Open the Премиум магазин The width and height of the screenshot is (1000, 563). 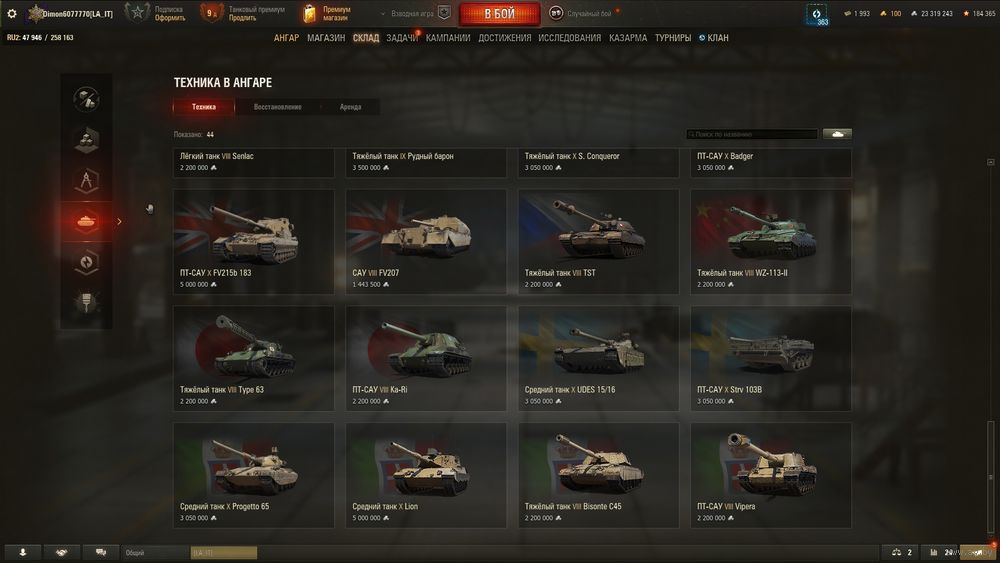tap(327, 14)
